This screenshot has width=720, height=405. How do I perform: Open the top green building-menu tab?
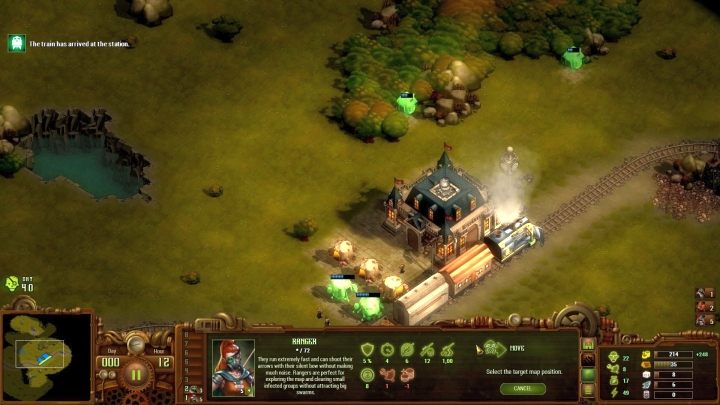point(588,345)
